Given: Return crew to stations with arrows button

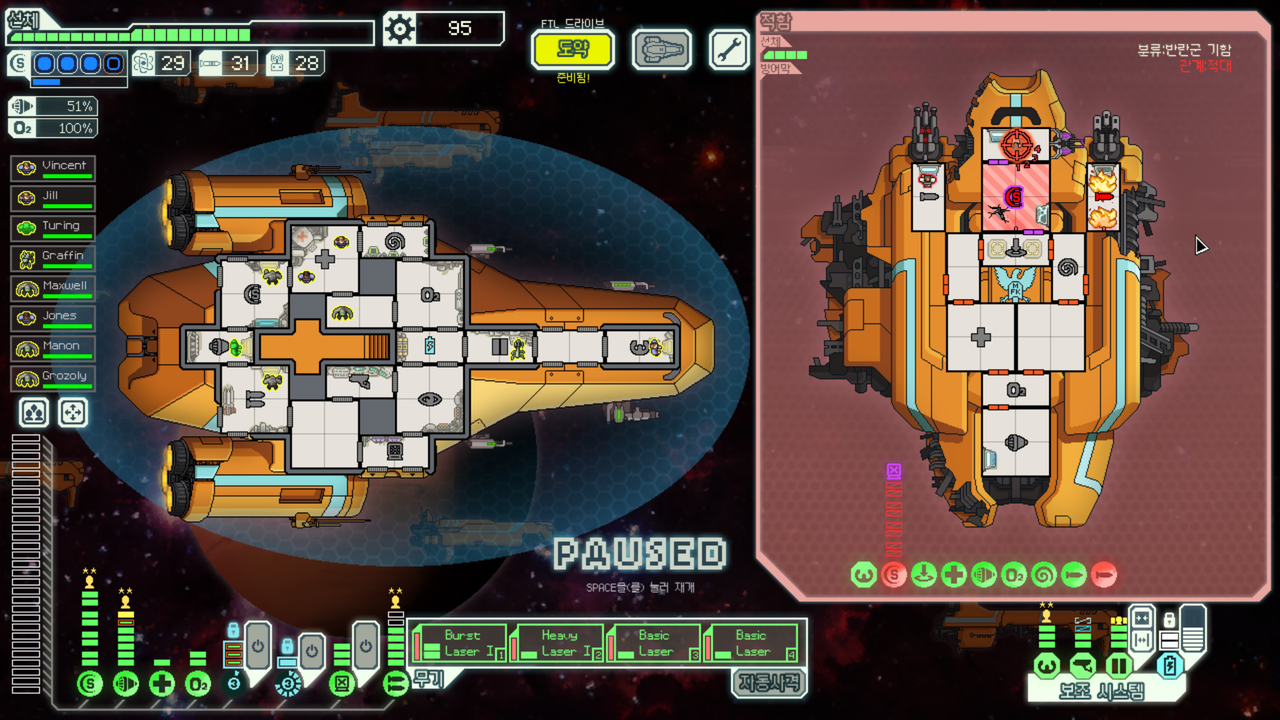Looking at the screenshot, I should click(x=73, y=412).
